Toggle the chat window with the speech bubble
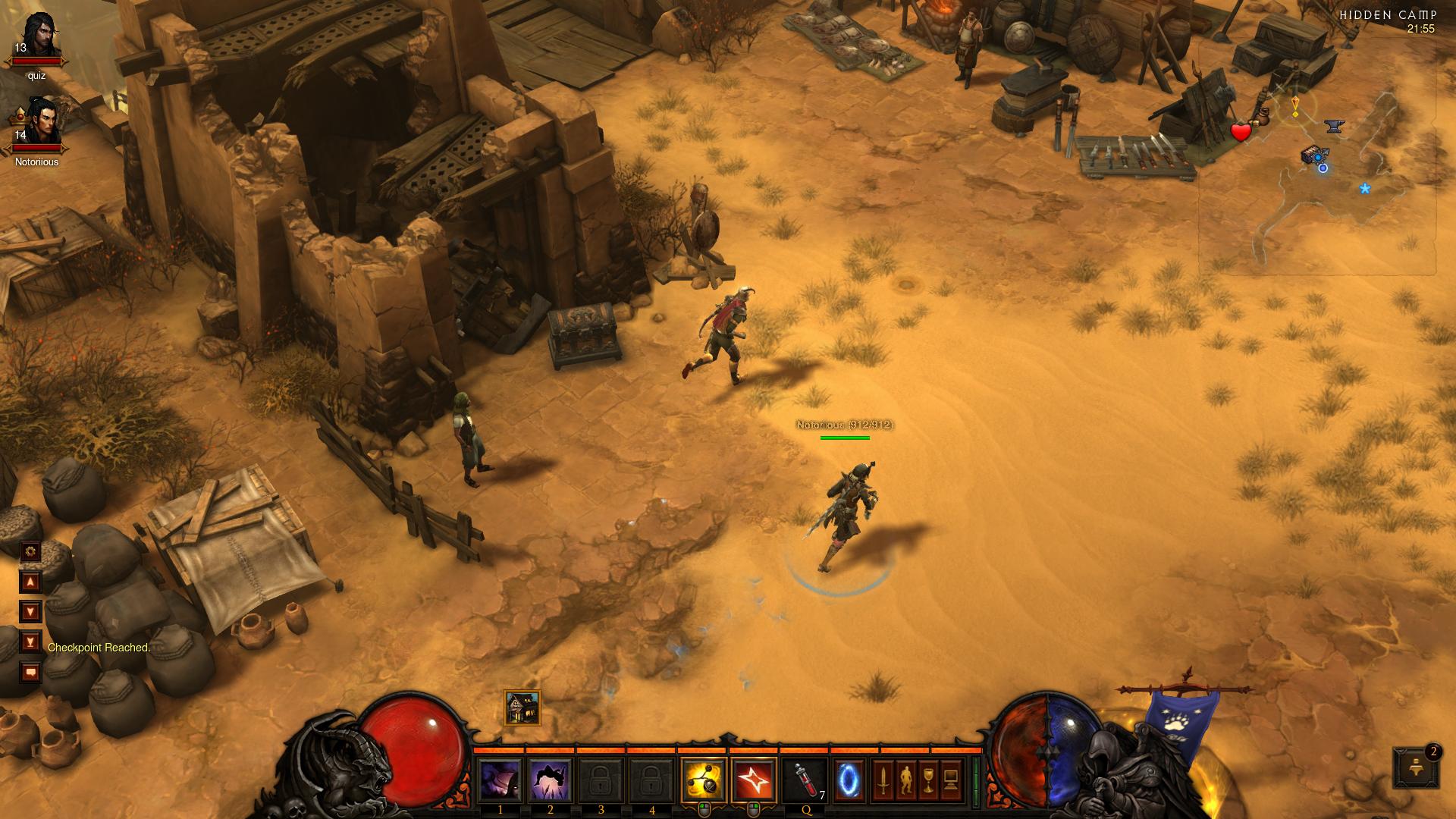The width and height of the screenshot is (1456, 819). [x=30, y=672]
